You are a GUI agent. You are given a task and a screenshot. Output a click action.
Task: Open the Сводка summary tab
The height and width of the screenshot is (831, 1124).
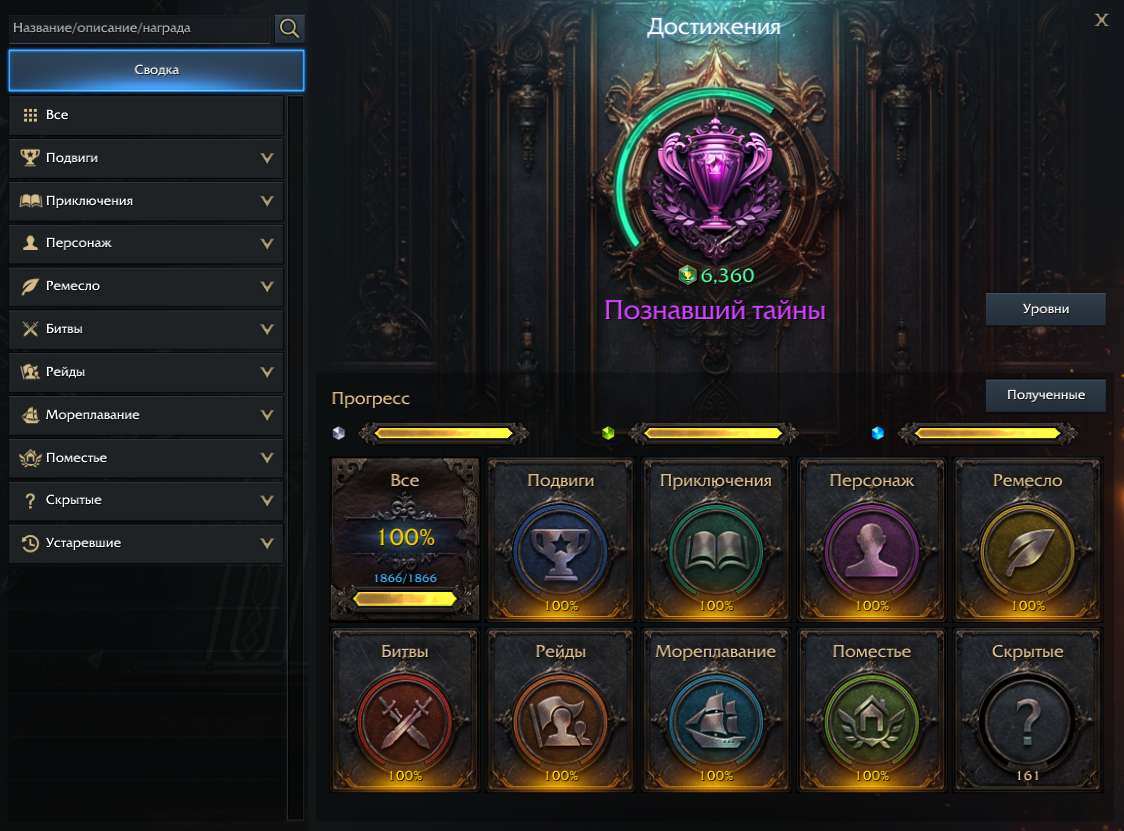click(156, 70)
